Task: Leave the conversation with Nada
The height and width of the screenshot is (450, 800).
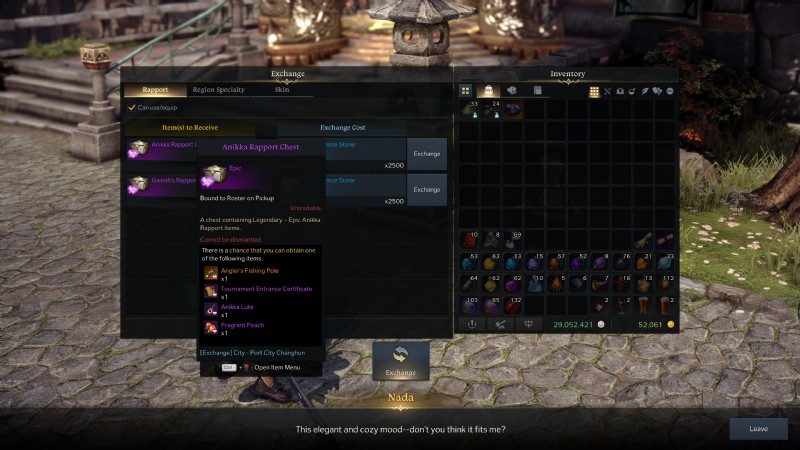Action: click(758, 429)
